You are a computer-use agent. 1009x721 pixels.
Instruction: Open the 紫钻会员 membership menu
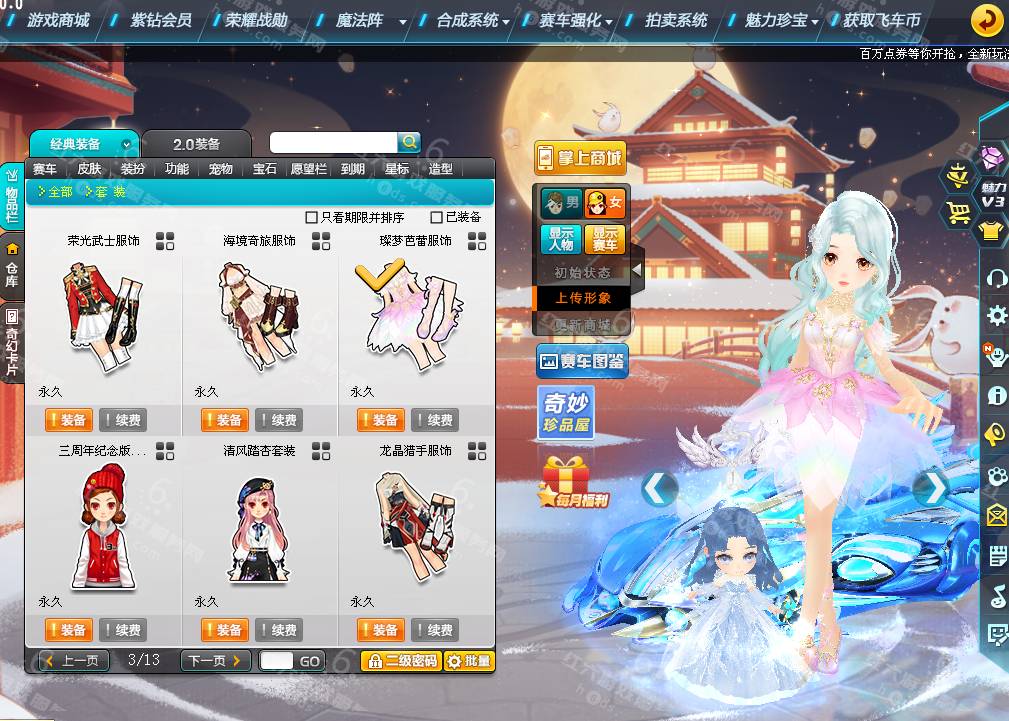pos(160,20)
